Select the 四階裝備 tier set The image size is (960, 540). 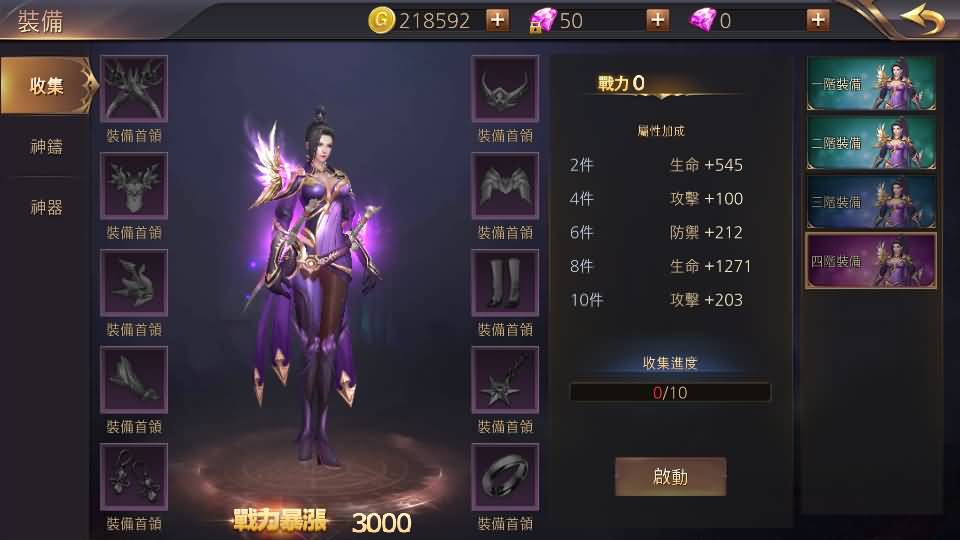tap(871, 261)
